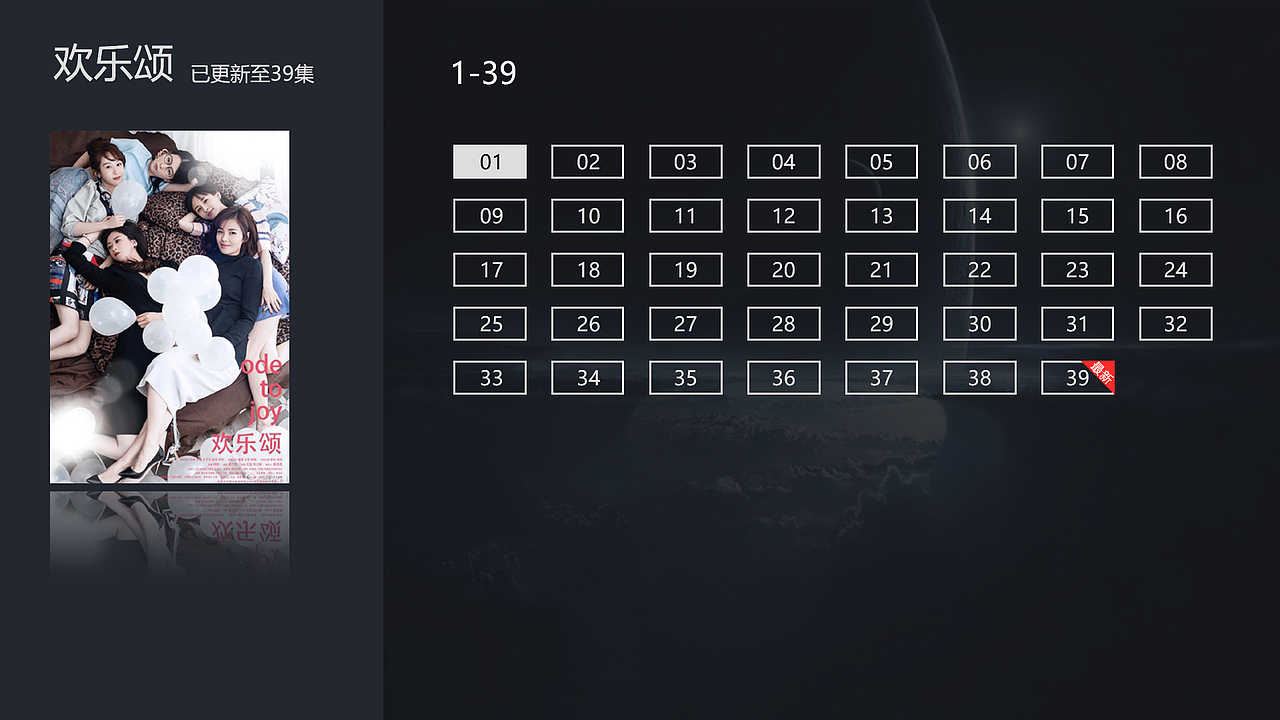Choose episode 27

[685, 323]
